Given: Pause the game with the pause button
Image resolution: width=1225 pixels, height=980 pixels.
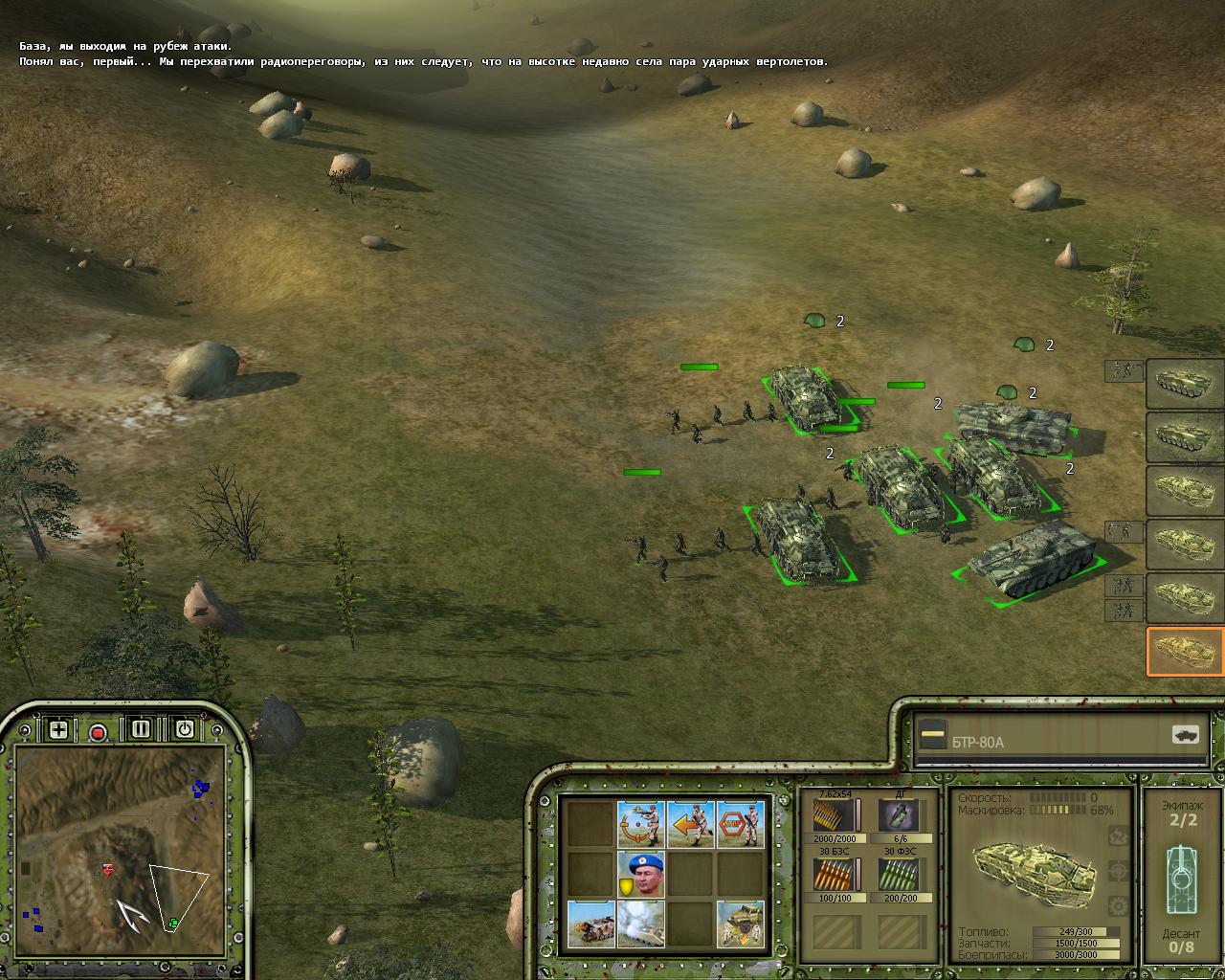Looking at the screenshot, I should (141, 729).
